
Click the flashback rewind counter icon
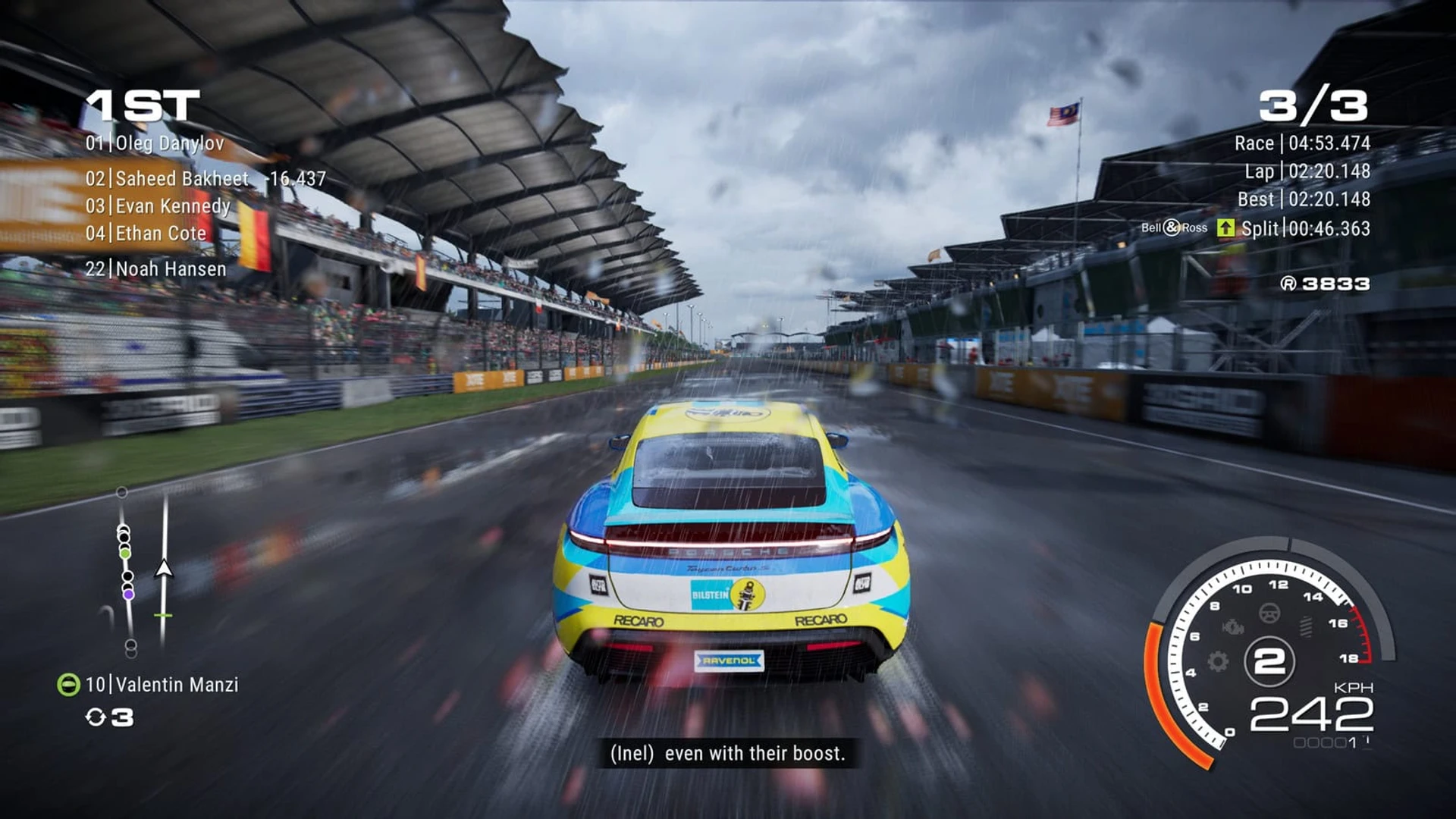[96, 717]
